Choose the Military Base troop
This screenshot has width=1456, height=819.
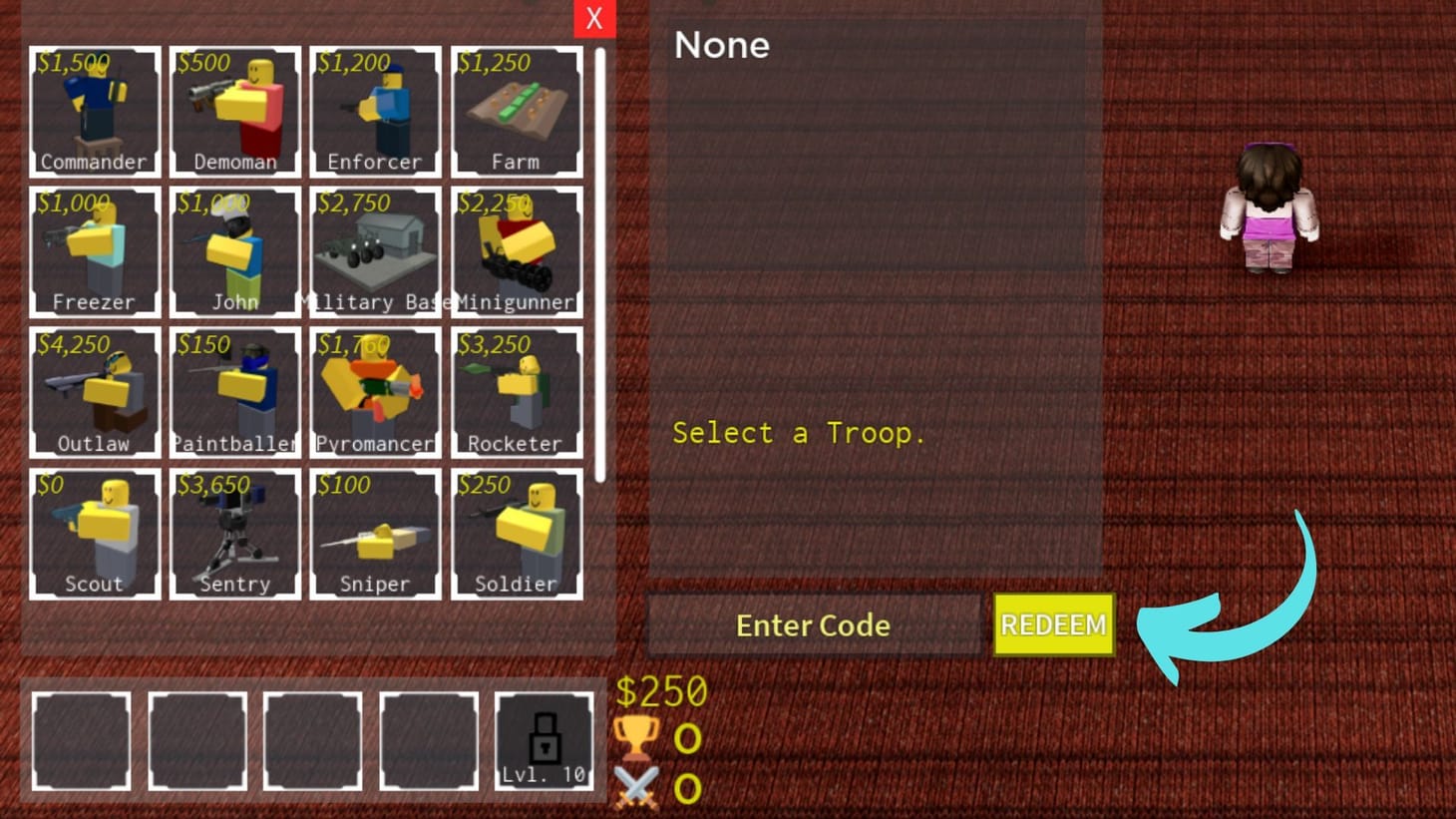(x=376, y=251)
